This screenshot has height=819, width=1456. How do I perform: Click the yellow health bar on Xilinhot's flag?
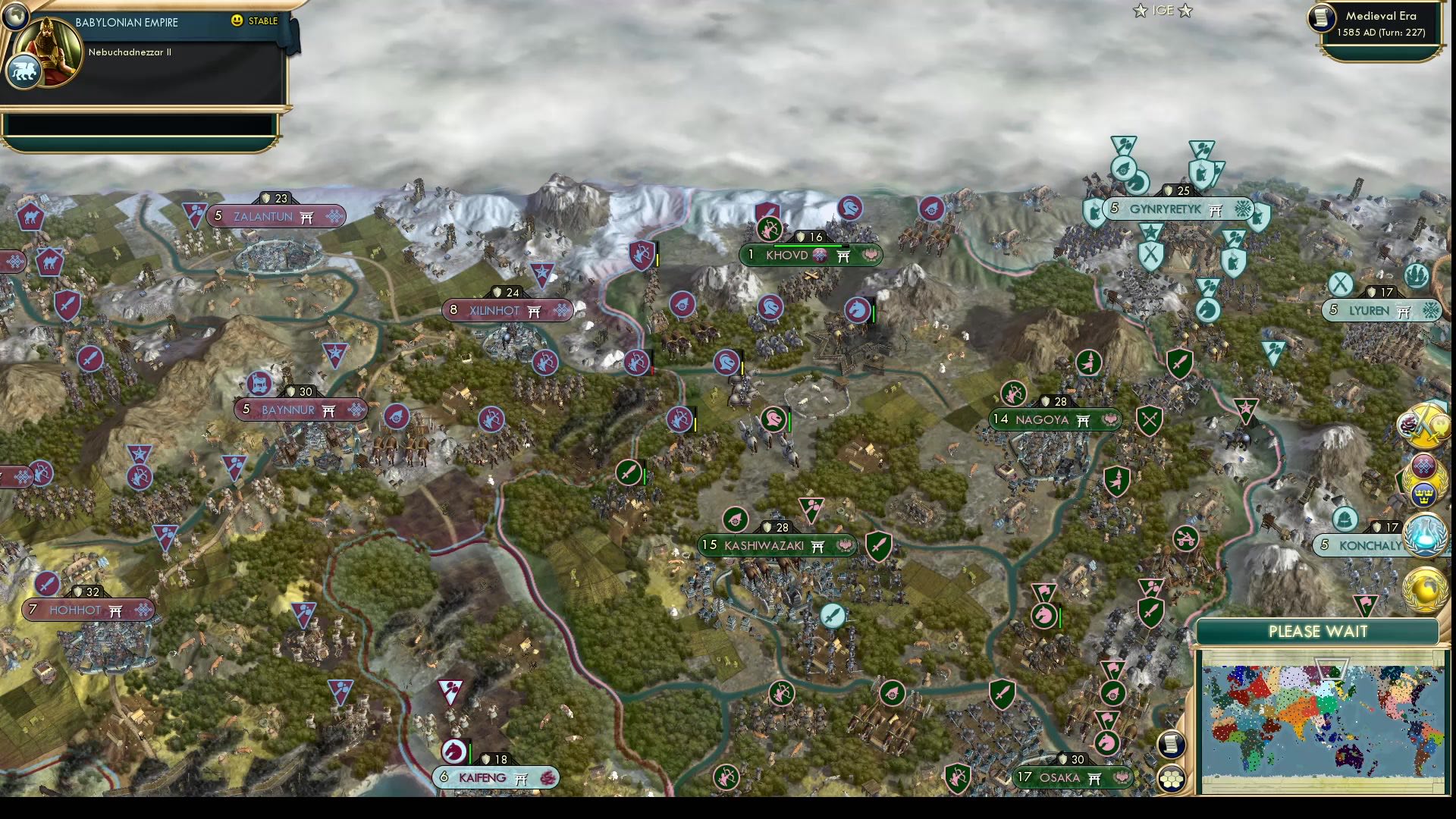[x=659, y=262]
